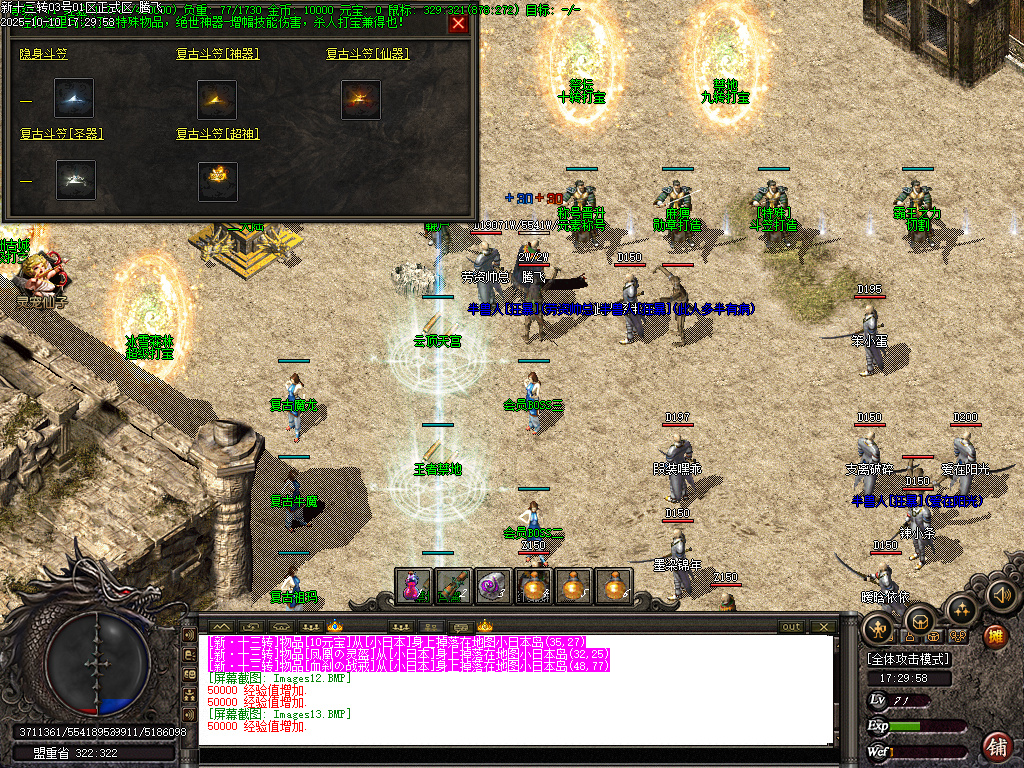Open the character status round button
This screenshot has height=768, width=1024.
click(880, 628)
